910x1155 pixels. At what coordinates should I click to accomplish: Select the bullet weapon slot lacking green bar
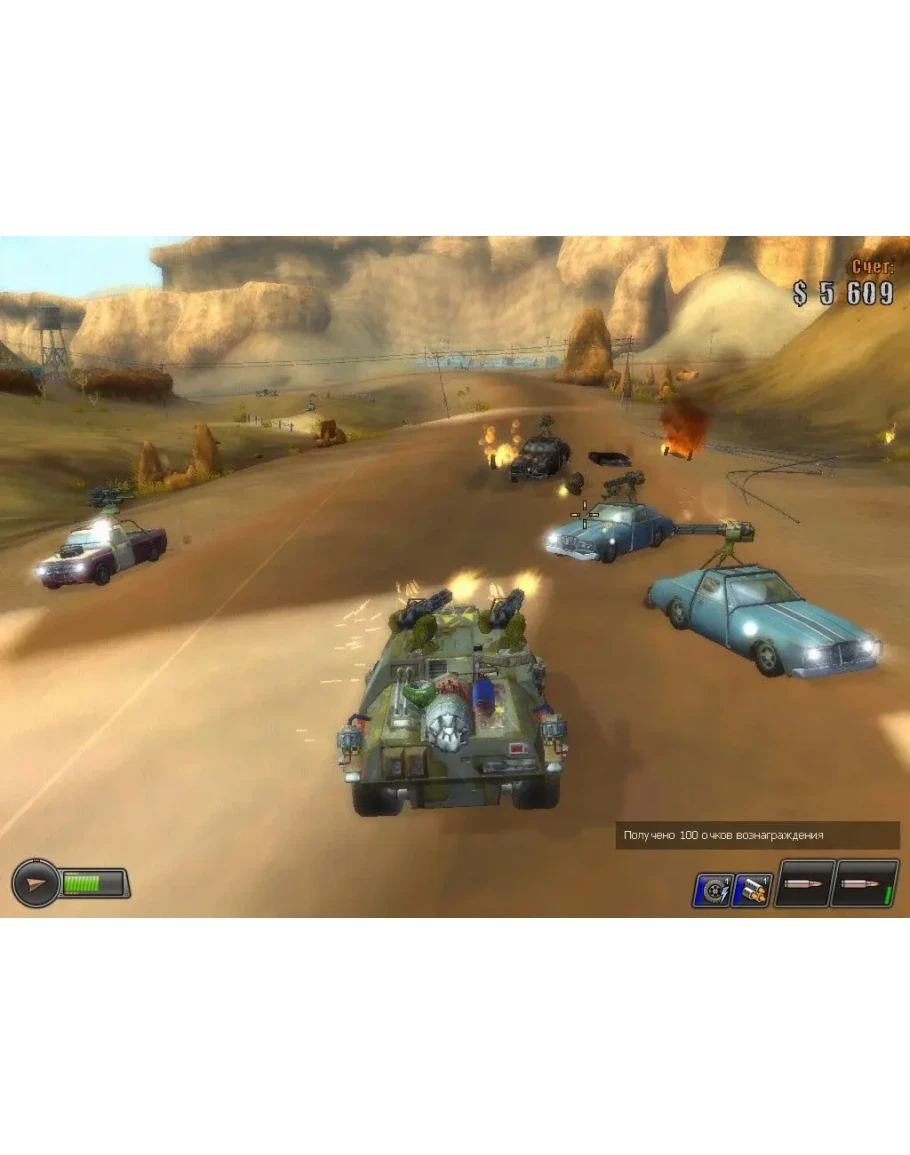pyautogui.click(x=804, y=884)
